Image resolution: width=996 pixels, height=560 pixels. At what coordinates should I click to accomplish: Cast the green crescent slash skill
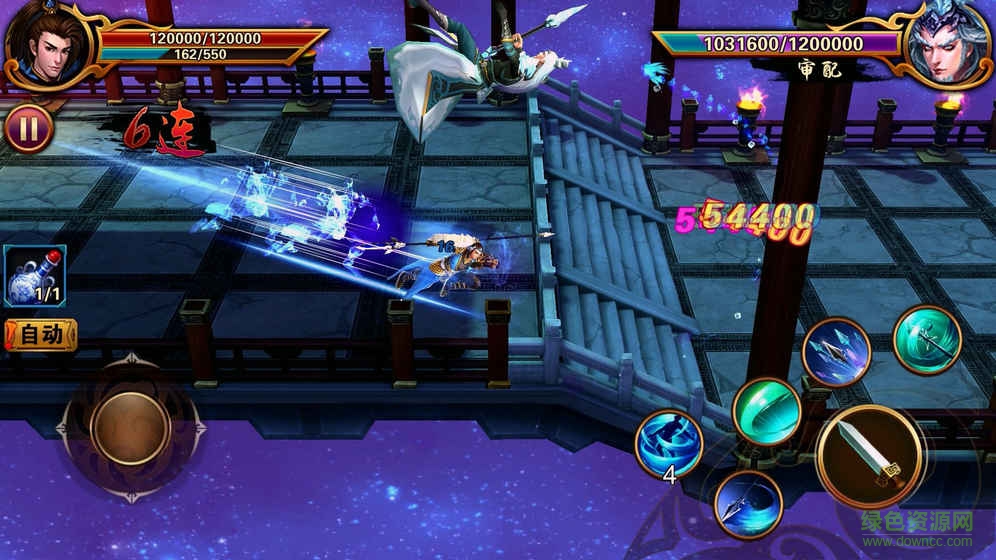pos(767,410)
